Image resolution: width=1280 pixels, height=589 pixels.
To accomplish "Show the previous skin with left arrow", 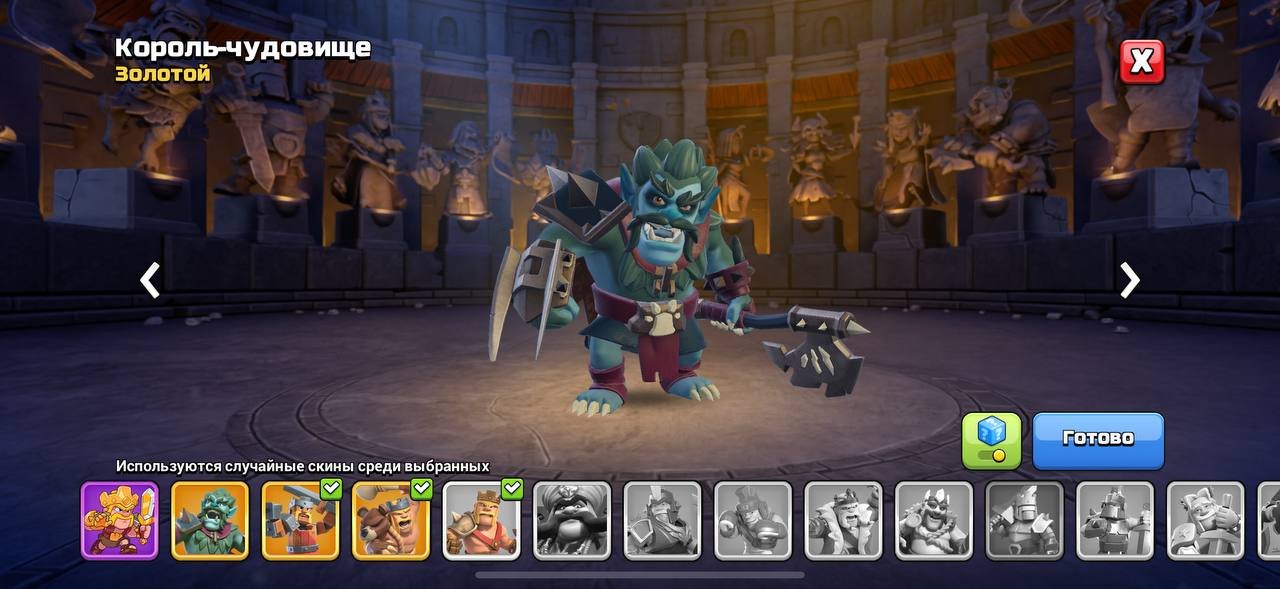I will [150, 281].
